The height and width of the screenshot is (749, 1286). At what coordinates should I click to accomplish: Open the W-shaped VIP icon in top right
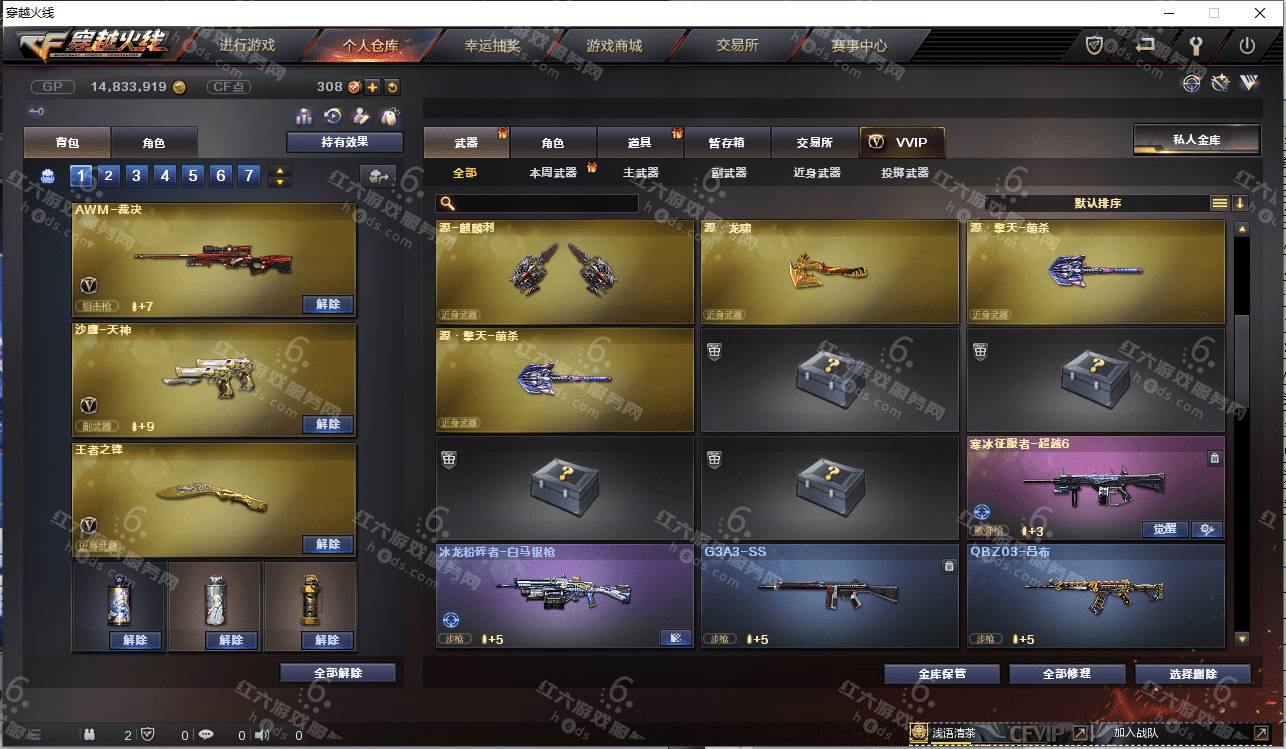pyautogui.click(x=1250, y=84)
